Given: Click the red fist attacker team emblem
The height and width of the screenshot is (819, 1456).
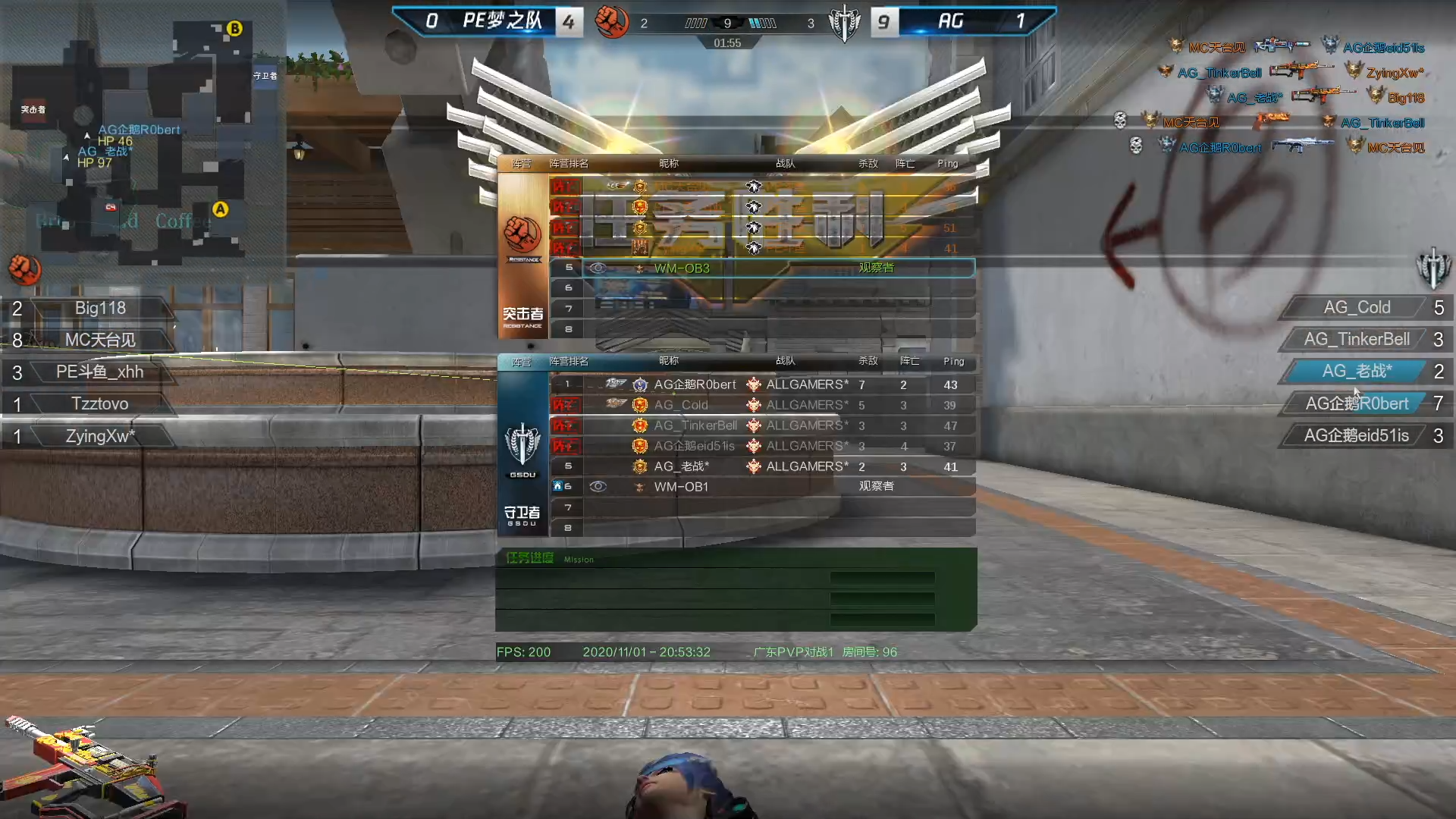Looking at the screenshot, I should (x=611, y=21).
